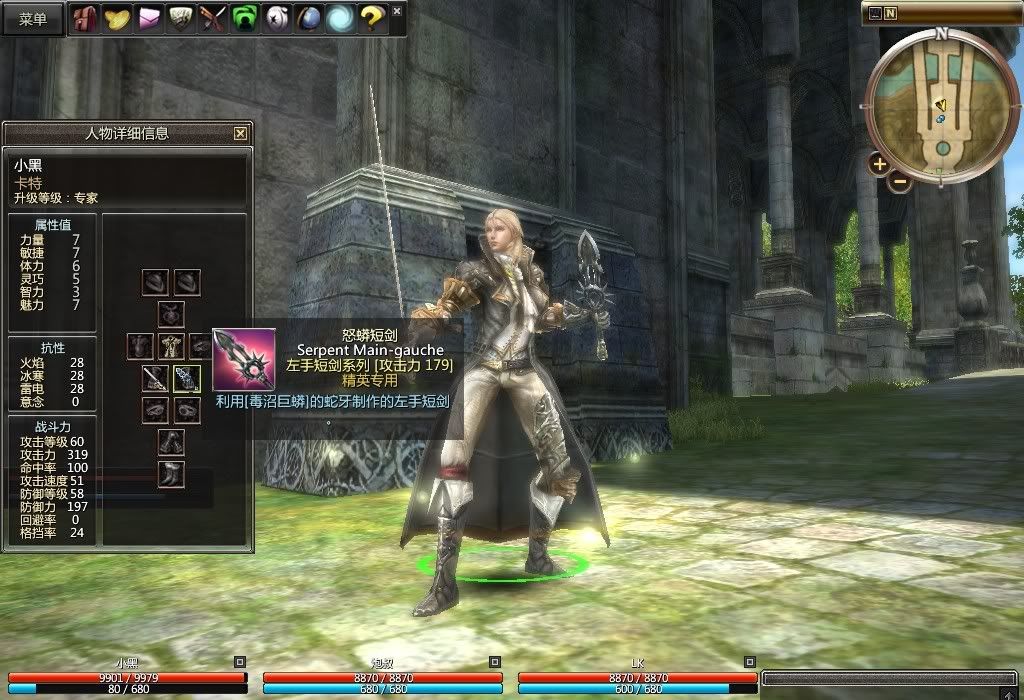1024x700 pixels.
Task: Open the yellow question mark help icon
Action: [371, 18]
